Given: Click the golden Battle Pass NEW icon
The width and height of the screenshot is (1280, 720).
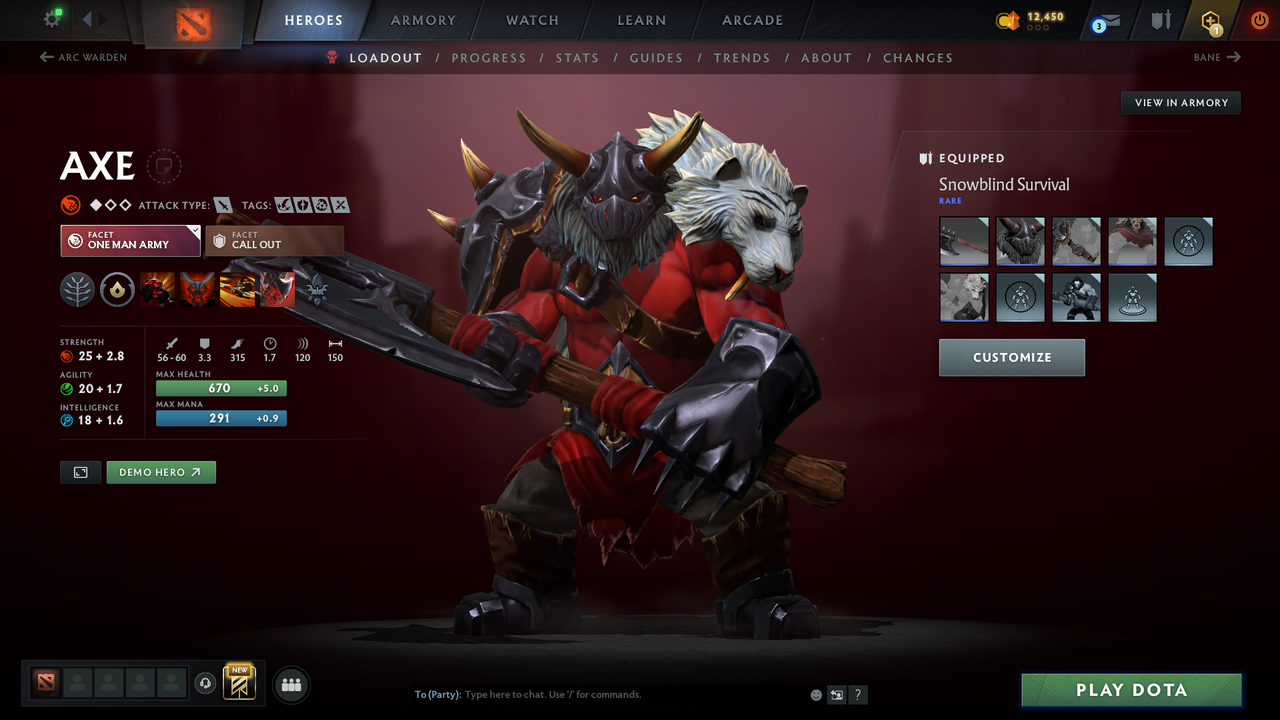Looking at the screenshot, I should coord(240,684).
